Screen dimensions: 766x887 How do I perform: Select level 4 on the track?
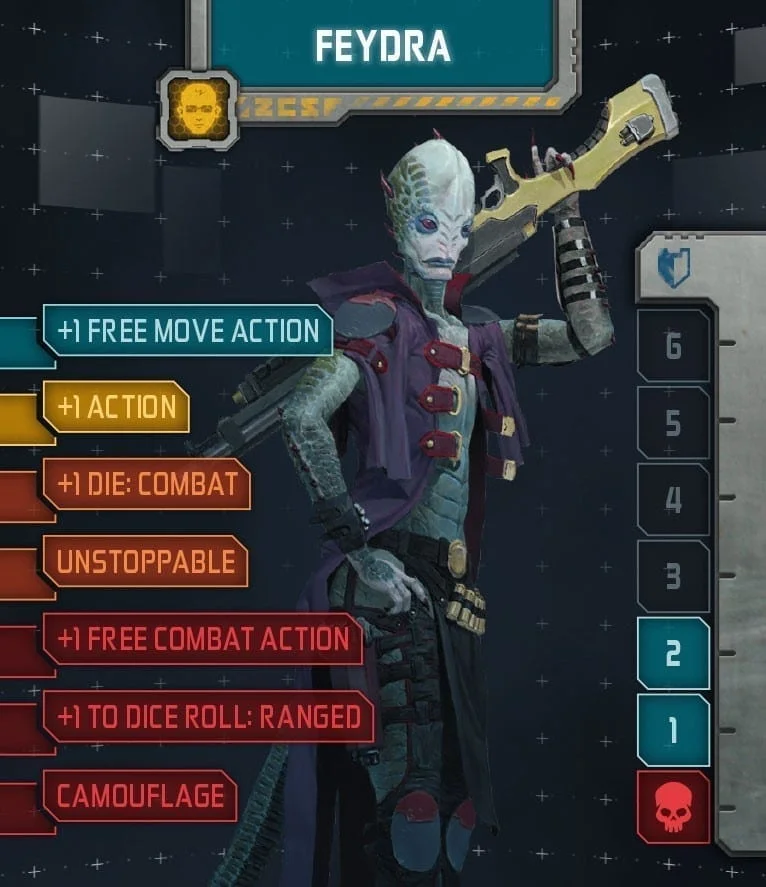pos(673,499)
